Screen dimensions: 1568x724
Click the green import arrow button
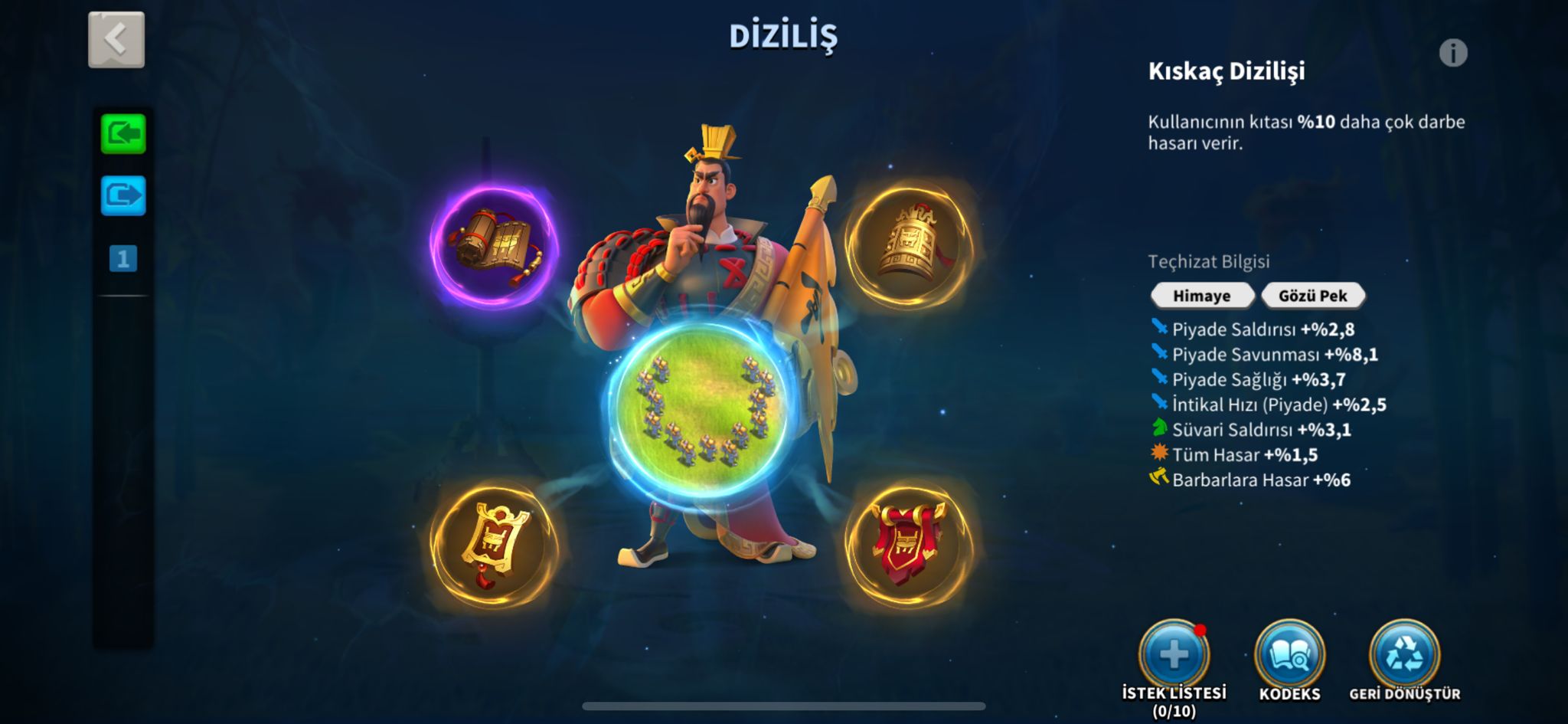point(123,134)
